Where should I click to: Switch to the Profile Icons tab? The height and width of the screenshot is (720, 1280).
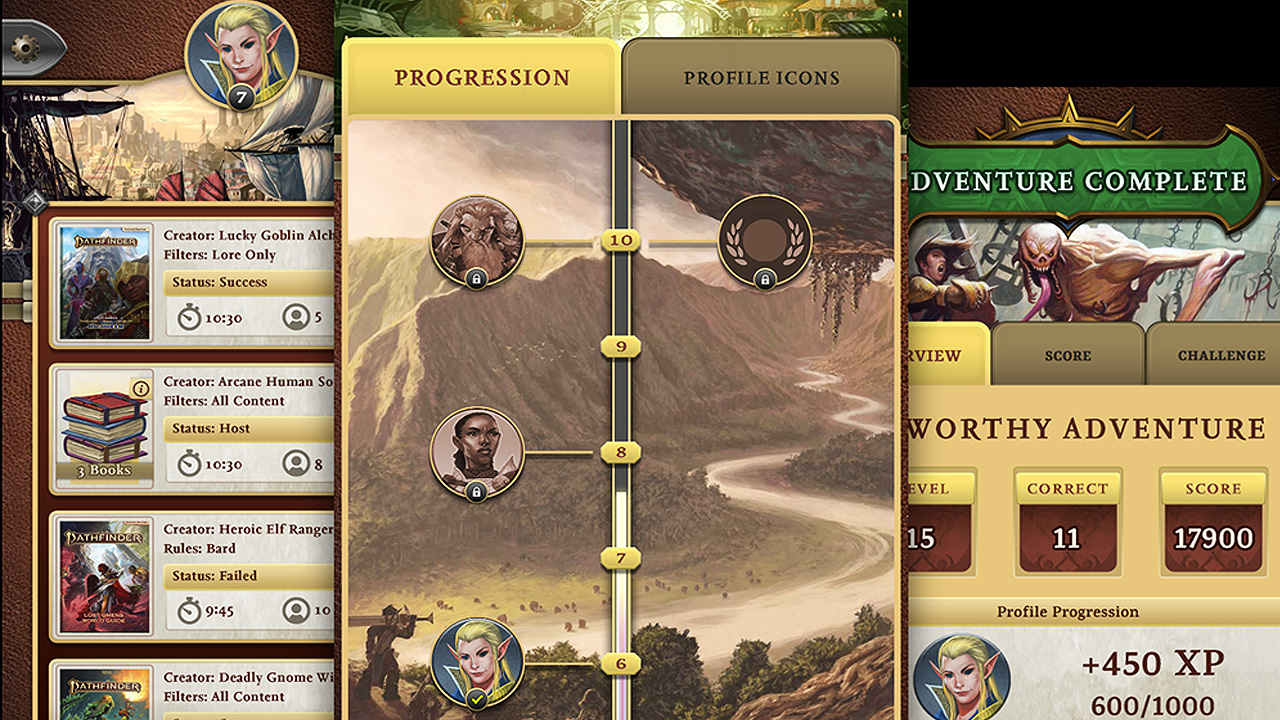pos(761,76)
